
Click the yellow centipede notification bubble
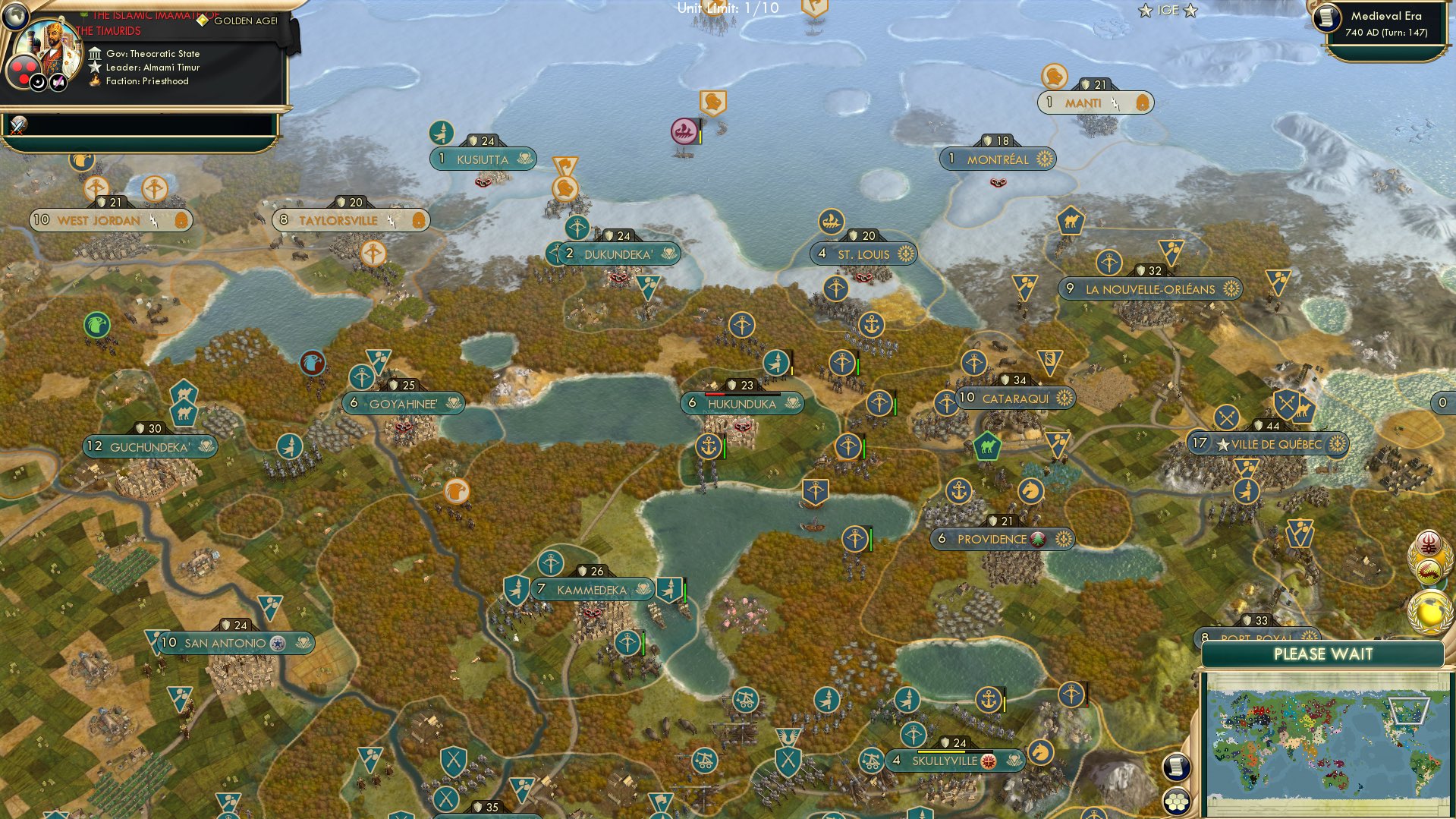[1429, 570]
